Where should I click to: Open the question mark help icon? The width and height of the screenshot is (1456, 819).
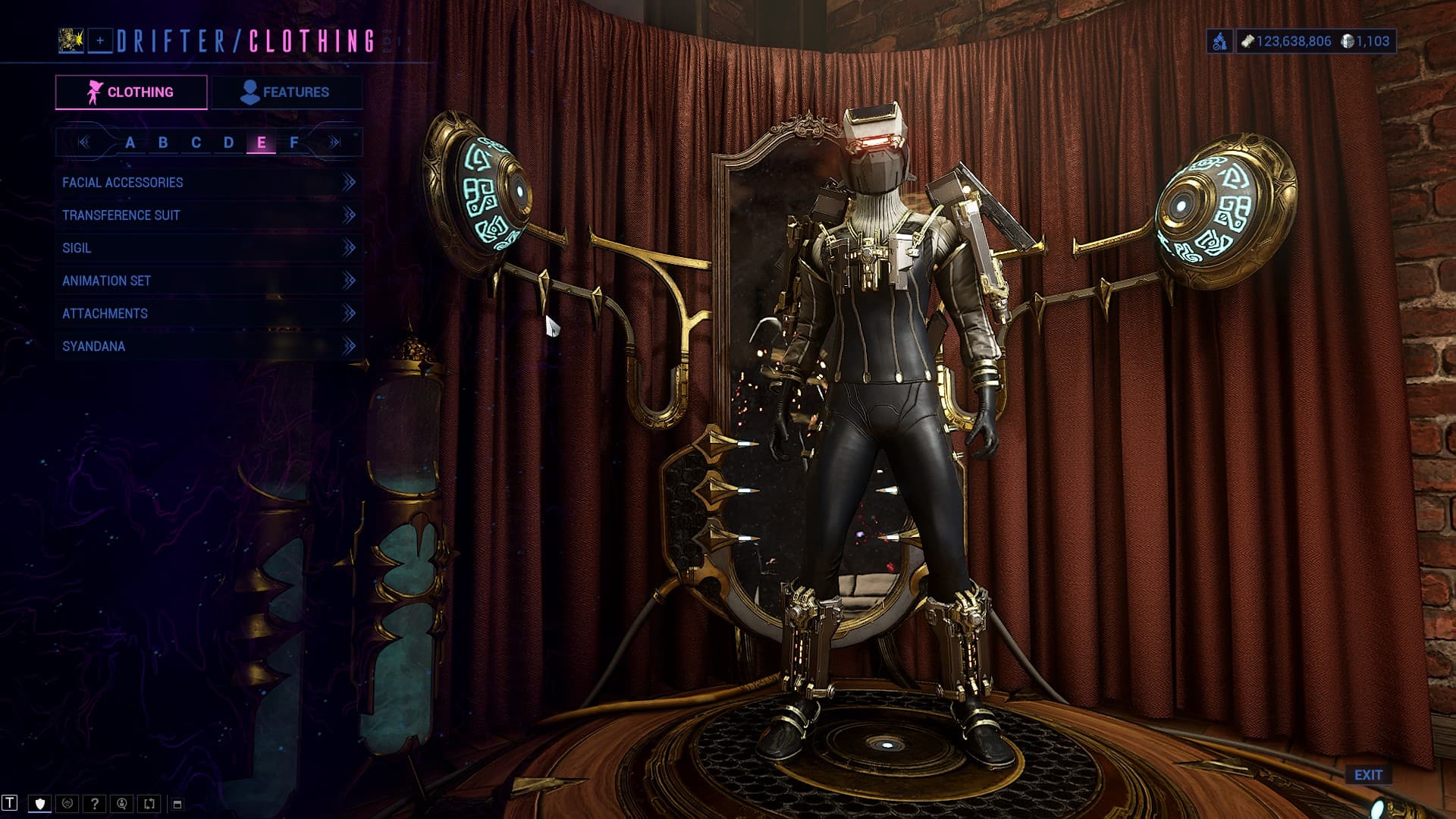[94, 804]
